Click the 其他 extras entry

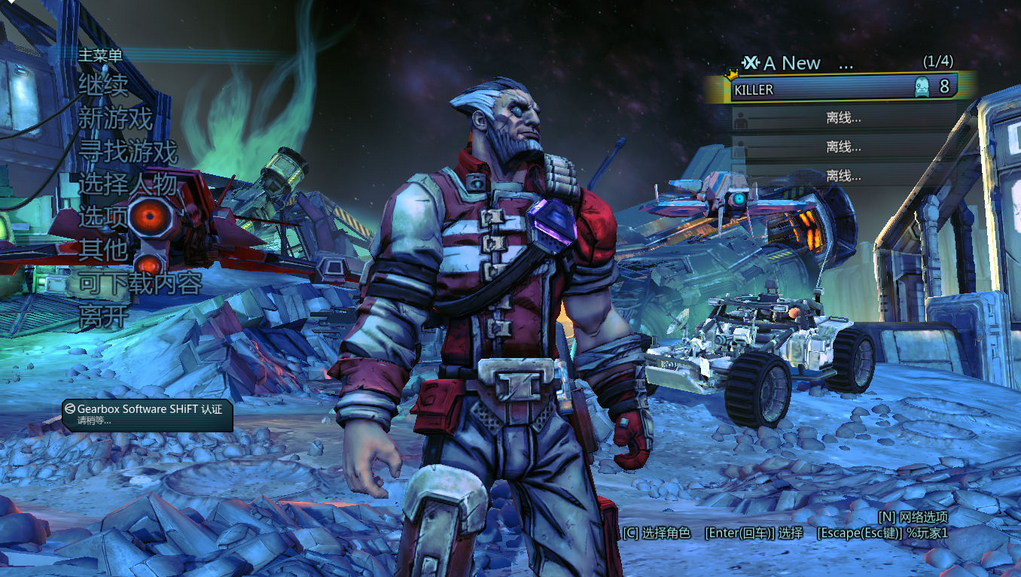pyautogui.click(x=103, y=250)
